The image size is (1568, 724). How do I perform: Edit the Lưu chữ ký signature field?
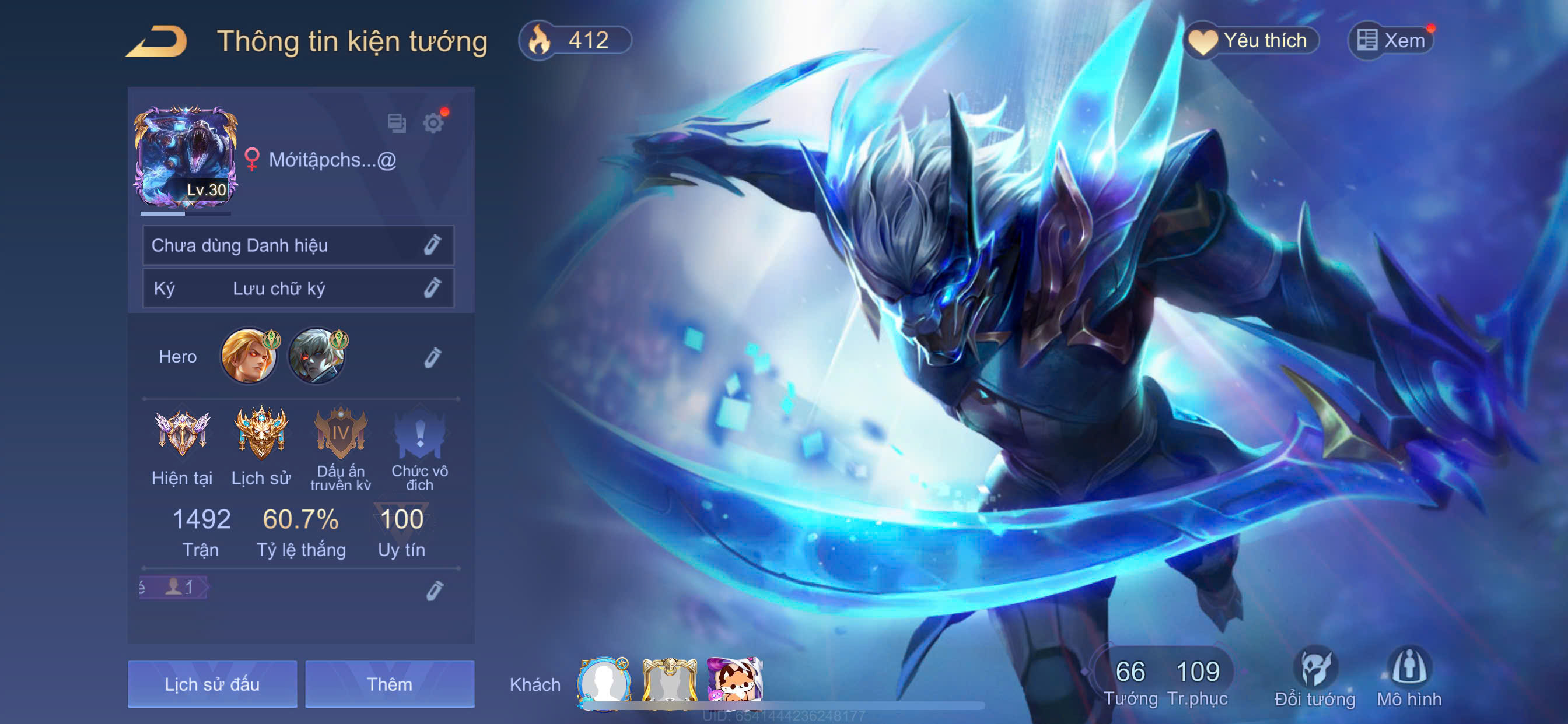coord(432,288)
